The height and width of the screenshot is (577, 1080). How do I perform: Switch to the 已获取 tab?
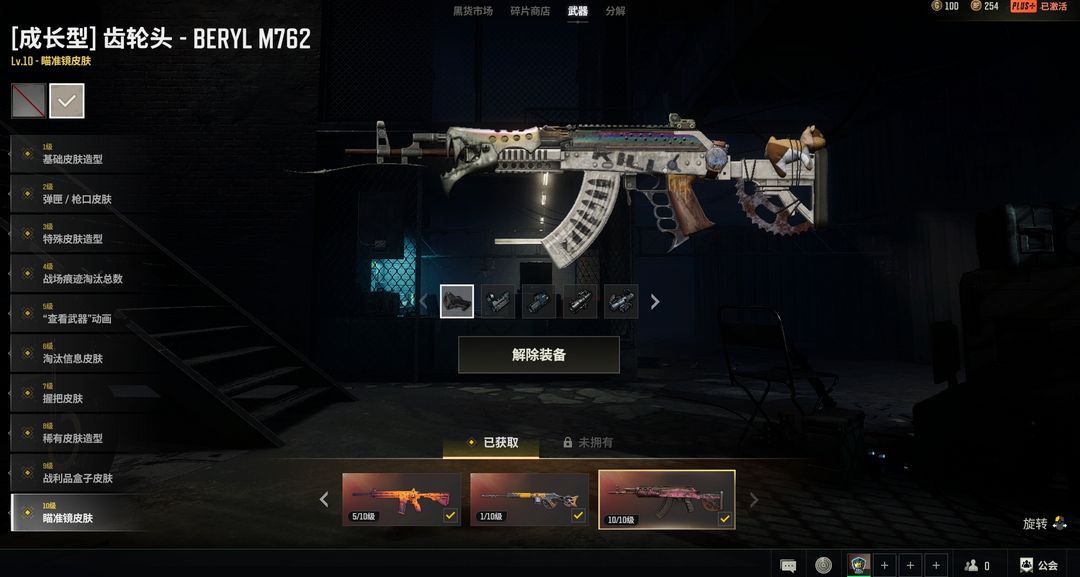click(492, 442)
